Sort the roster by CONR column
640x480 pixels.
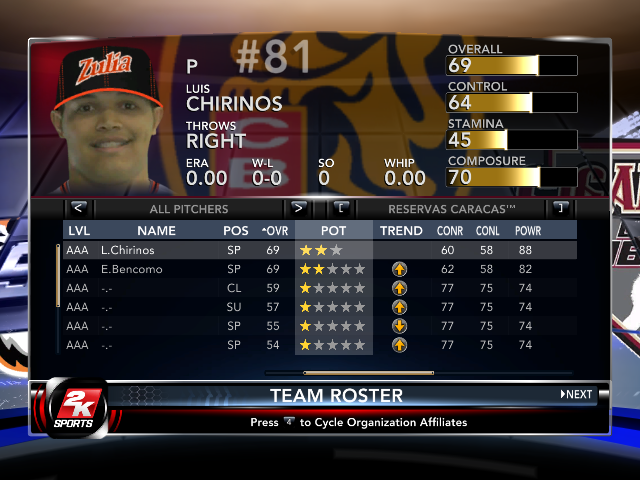point(450,231)
